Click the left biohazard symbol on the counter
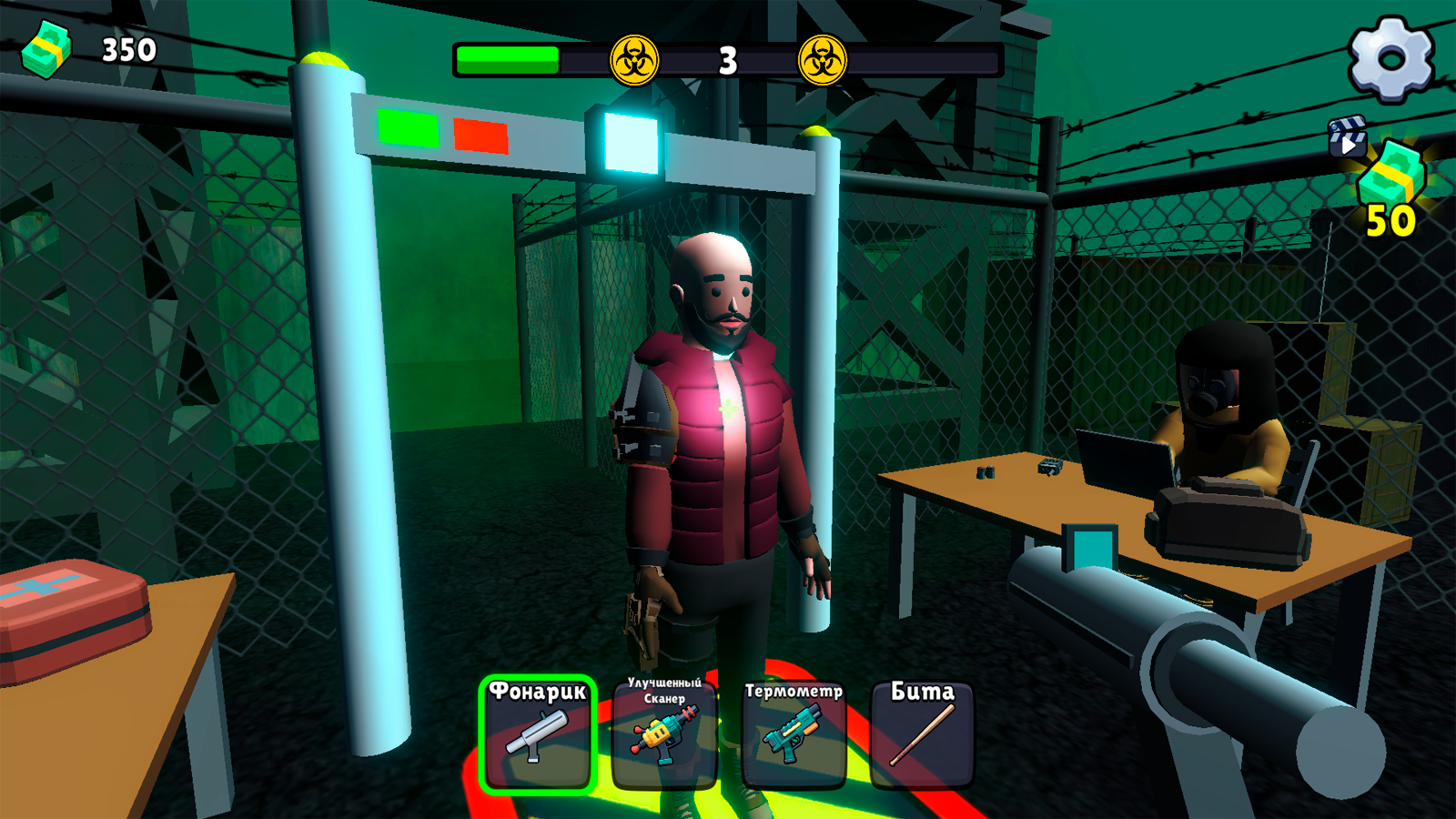The image size is (1456, 819). click(x=634, y=59)
